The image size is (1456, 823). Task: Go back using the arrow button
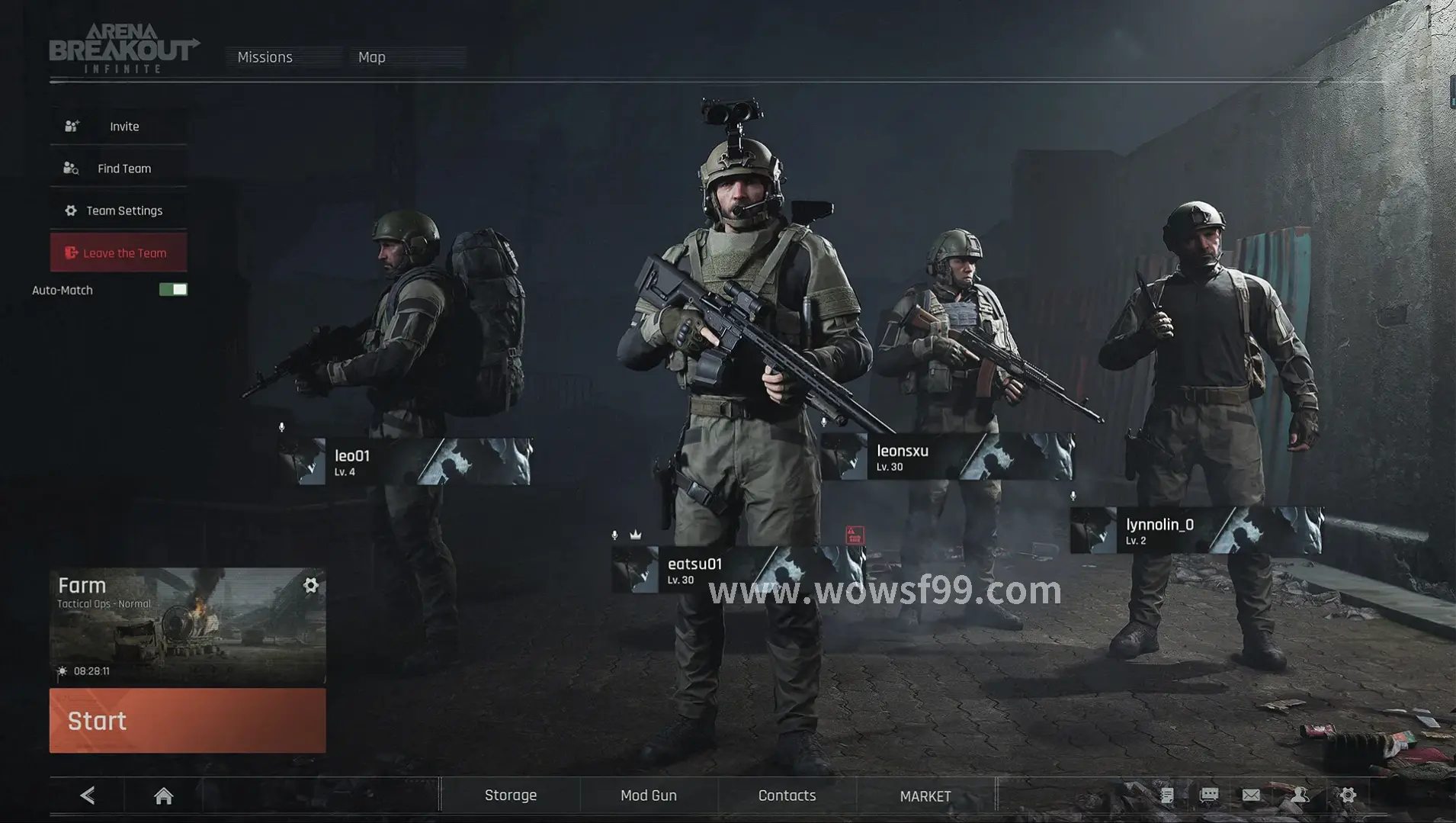[88, 796]
